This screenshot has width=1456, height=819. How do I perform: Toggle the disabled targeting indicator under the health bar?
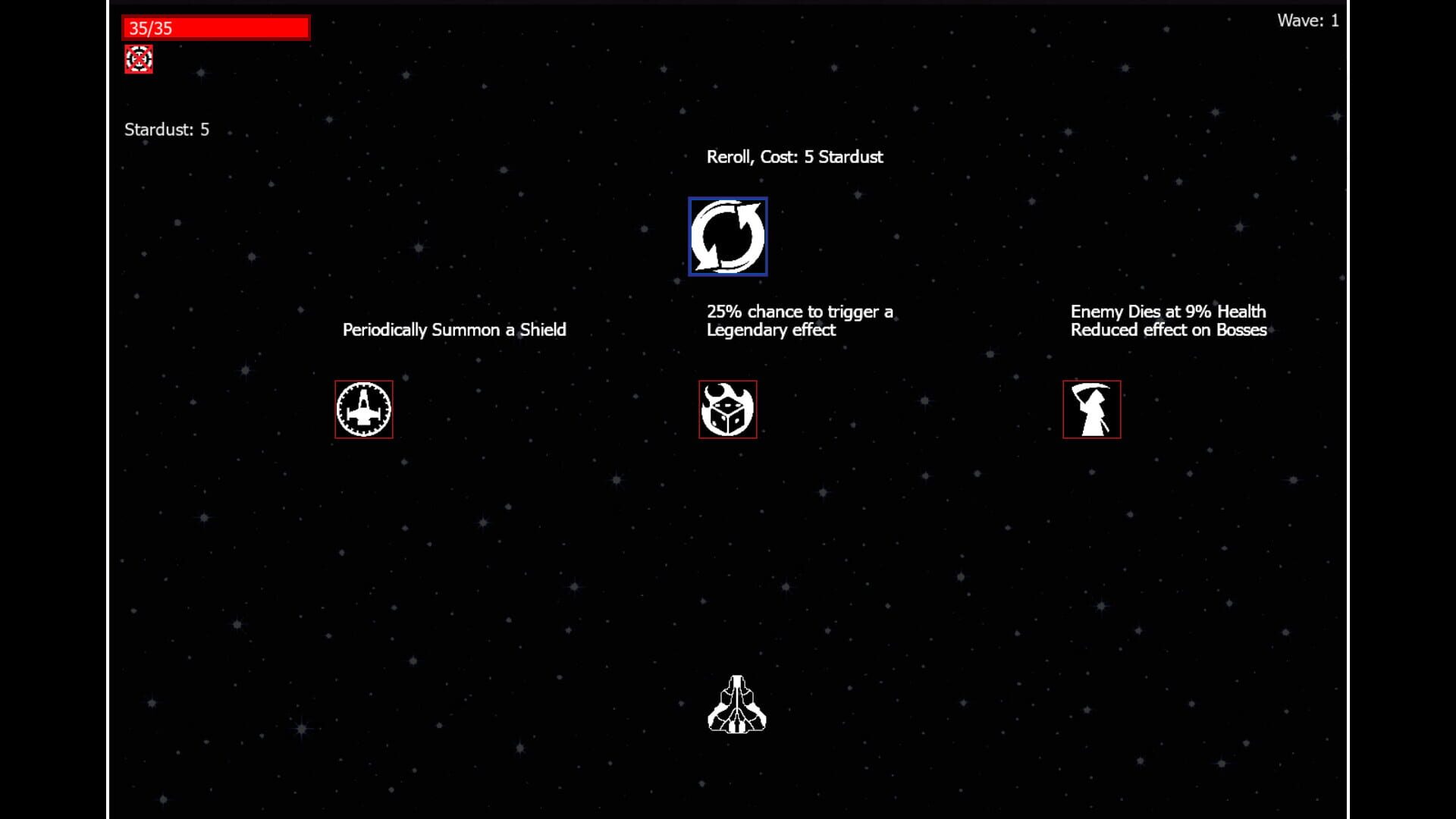click(139, 59)
